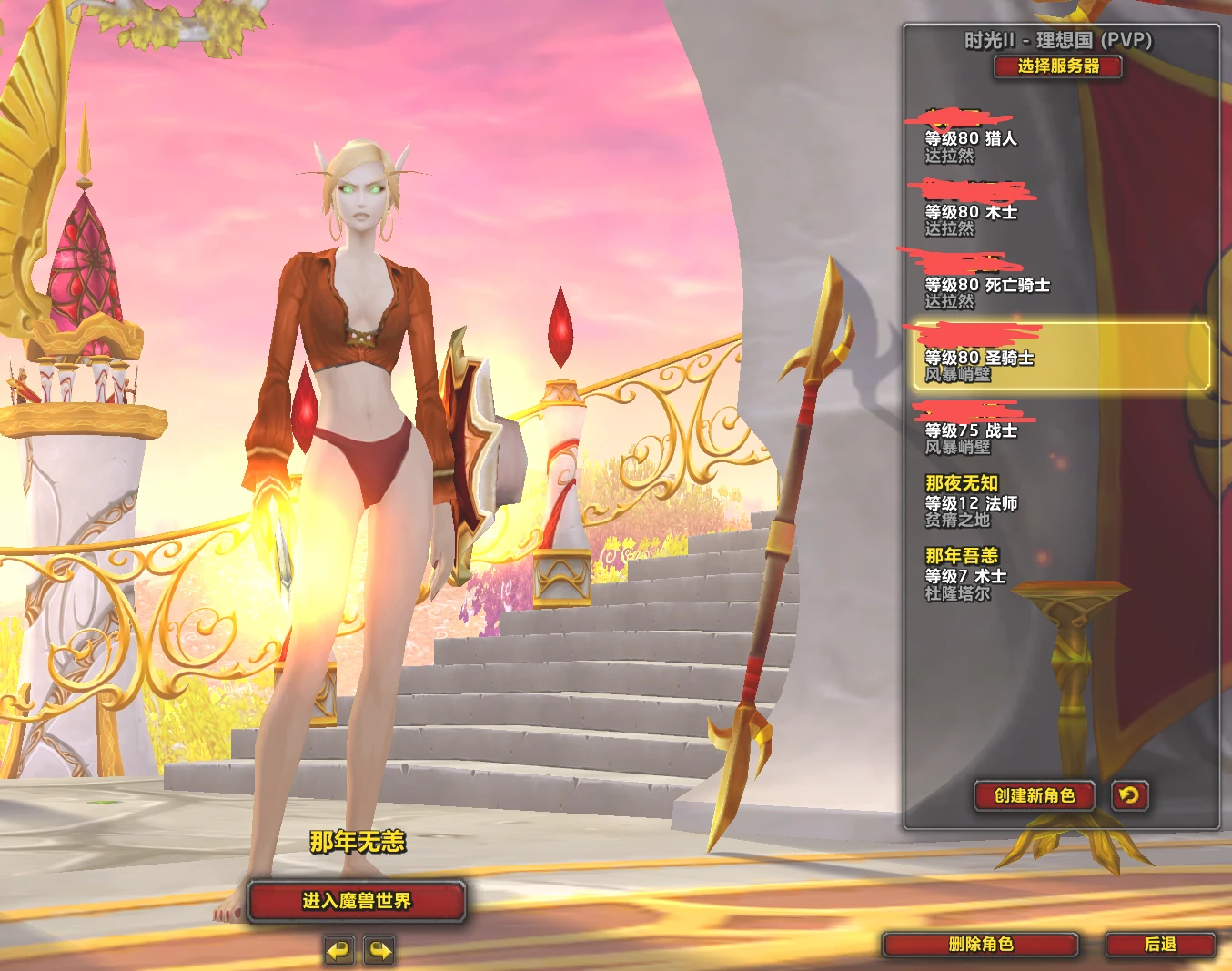Click the 选择服务器 realm selection button
Image resolution: width=1232 pixels, height=971 pixels.
1057,66
